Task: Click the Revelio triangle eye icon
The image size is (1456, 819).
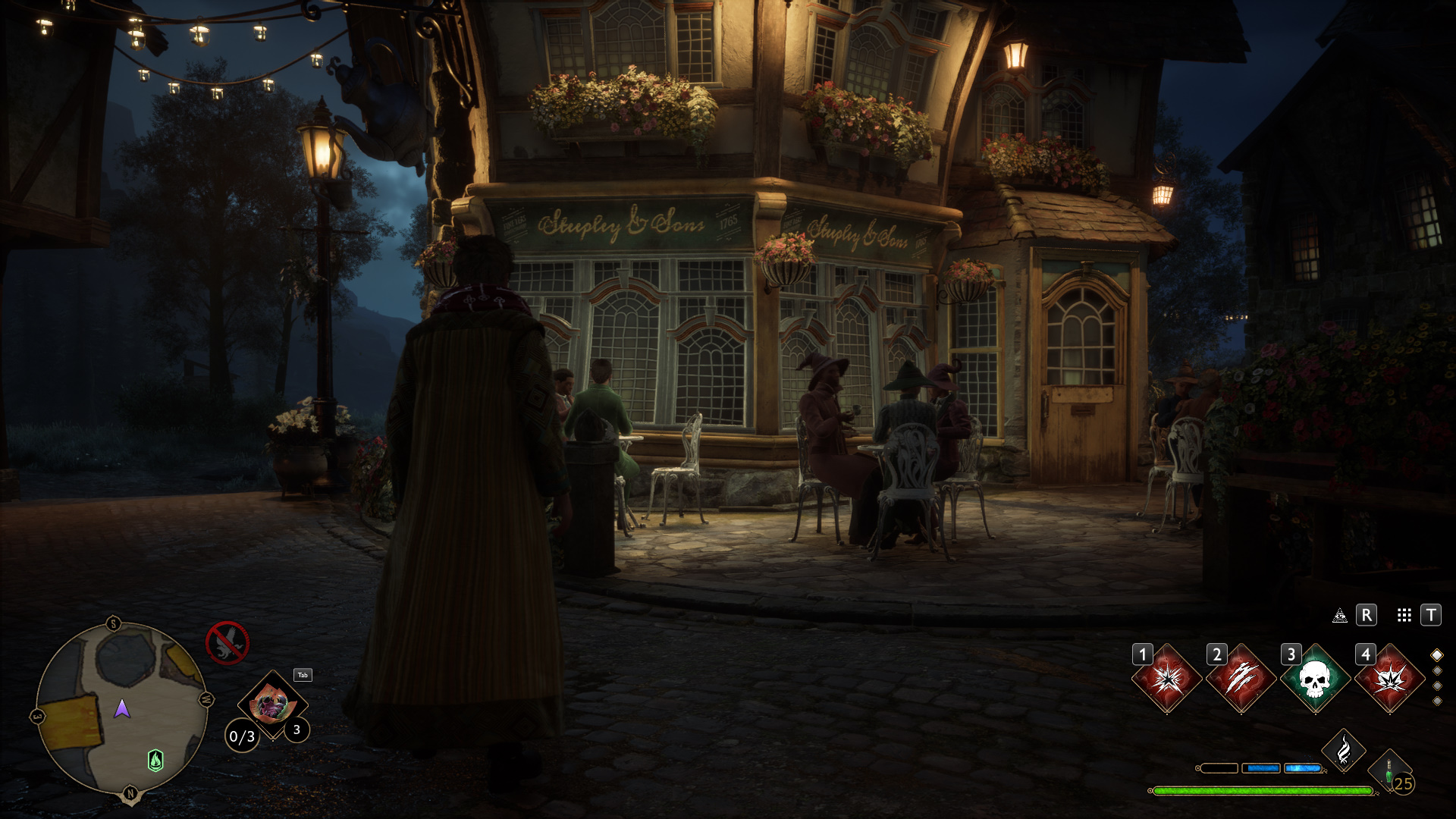Action: click(1340, 616)
